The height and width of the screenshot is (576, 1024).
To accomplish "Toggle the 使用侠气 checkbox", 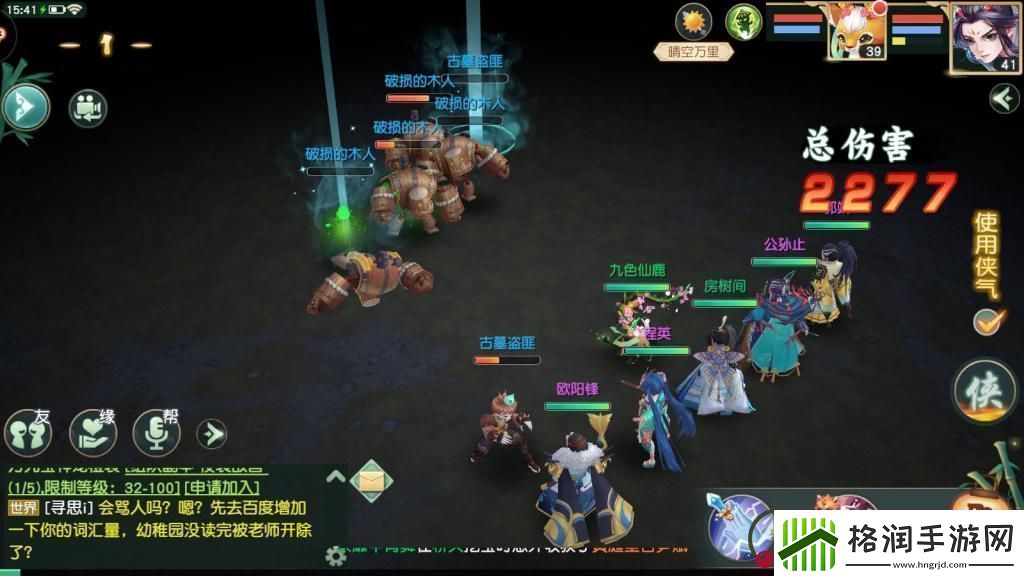I will pyautogui.click(x=986, y=321).
